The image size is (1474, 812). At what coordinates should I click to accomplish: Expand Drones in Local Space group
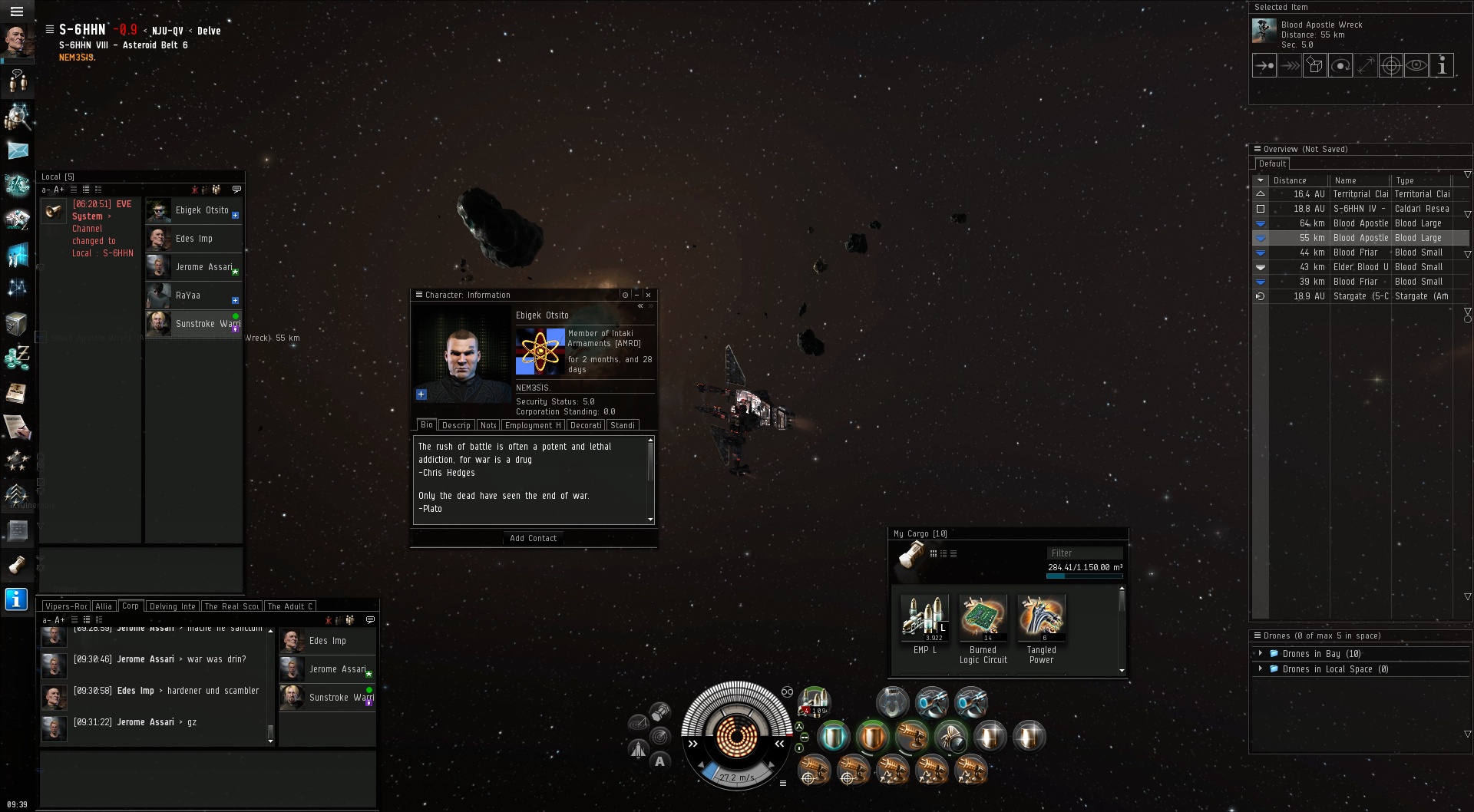(x=1261, y=669)
